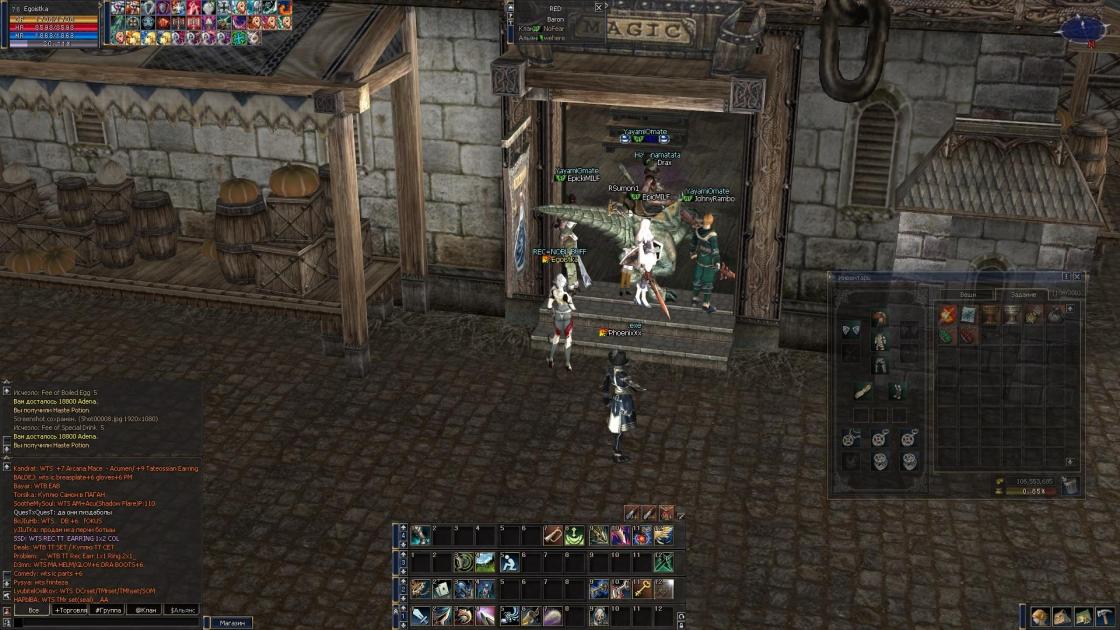Image resolution: width=1120 pixels, height=630 pixels.
Task: Use the sit-down action on hotbar
Action: [508, 563]
